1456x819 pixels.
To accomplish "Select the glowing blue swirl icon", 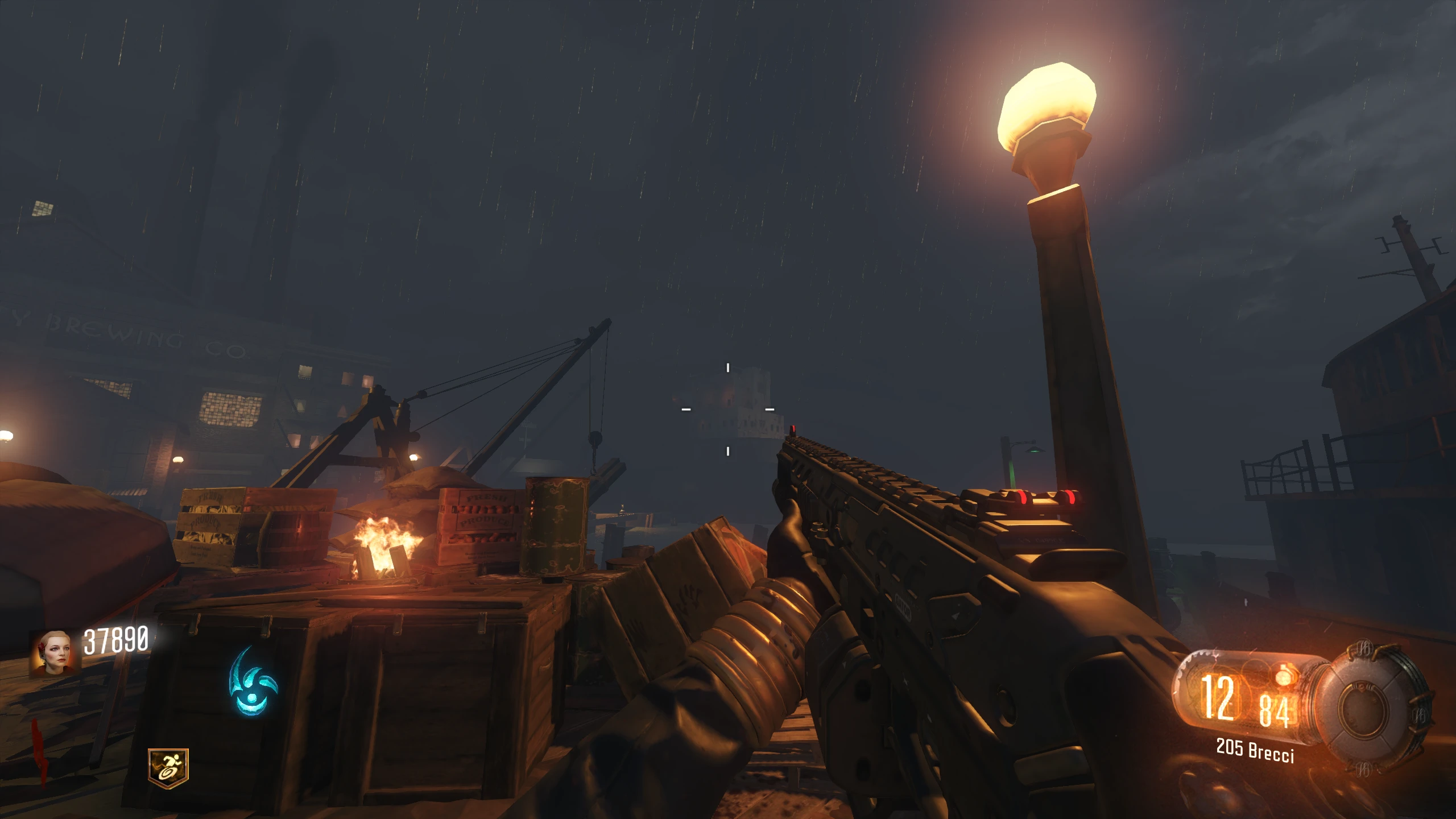I will 253,683.
